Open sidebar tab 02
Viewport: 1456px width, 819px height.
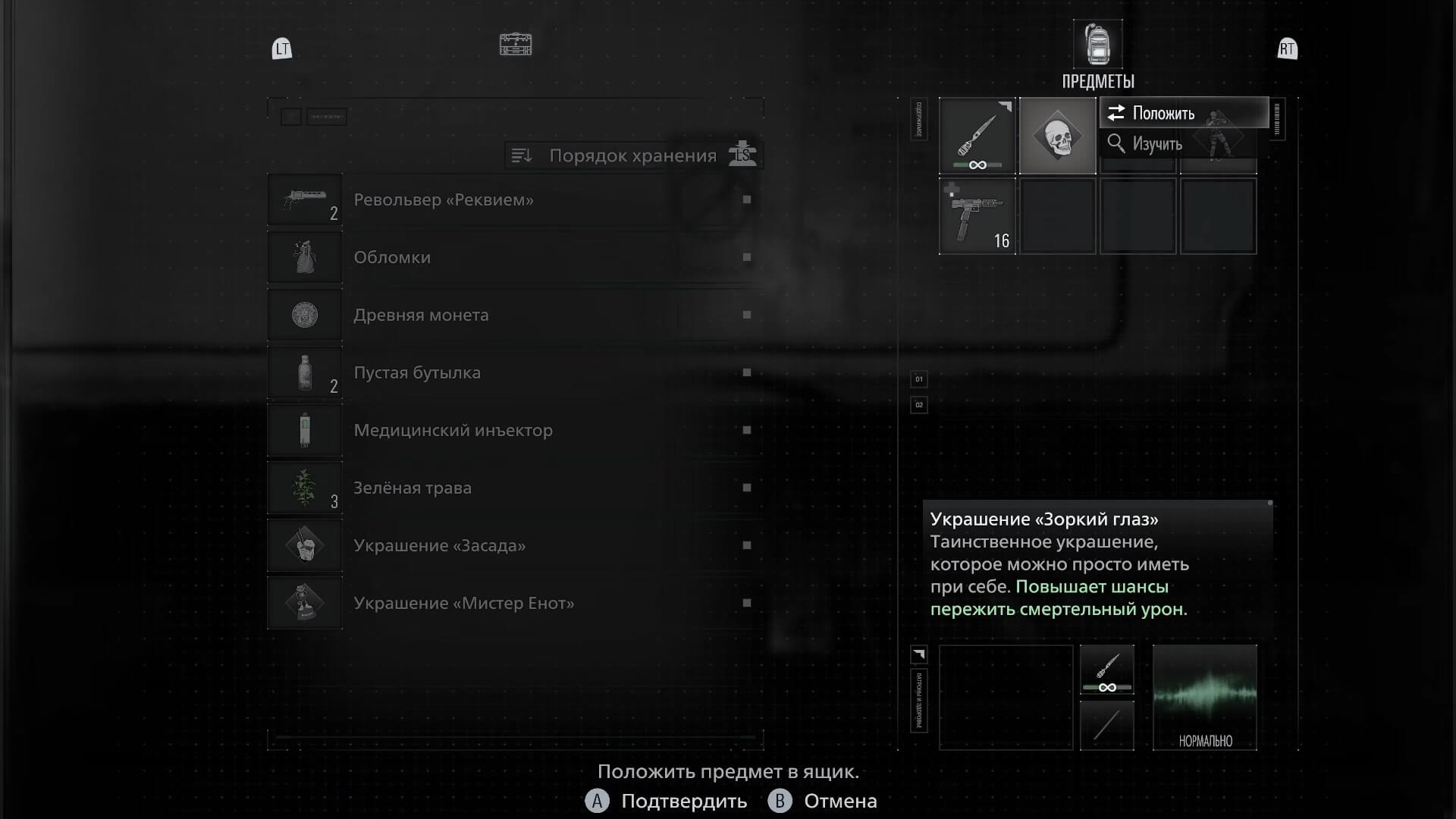pos(918,405)
